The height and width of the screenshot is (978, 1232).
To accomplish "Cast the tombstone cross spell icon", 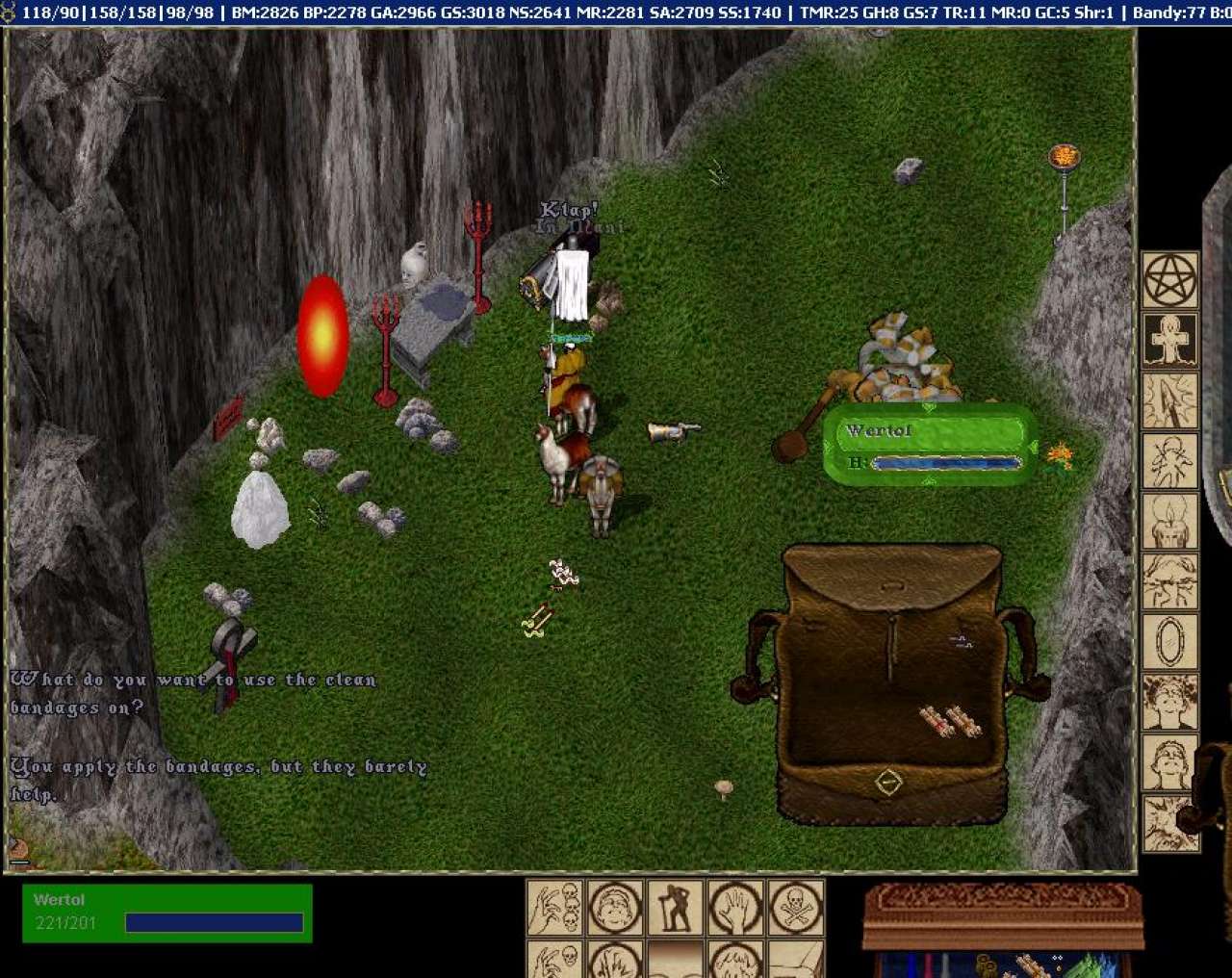I will [1170, 340].
